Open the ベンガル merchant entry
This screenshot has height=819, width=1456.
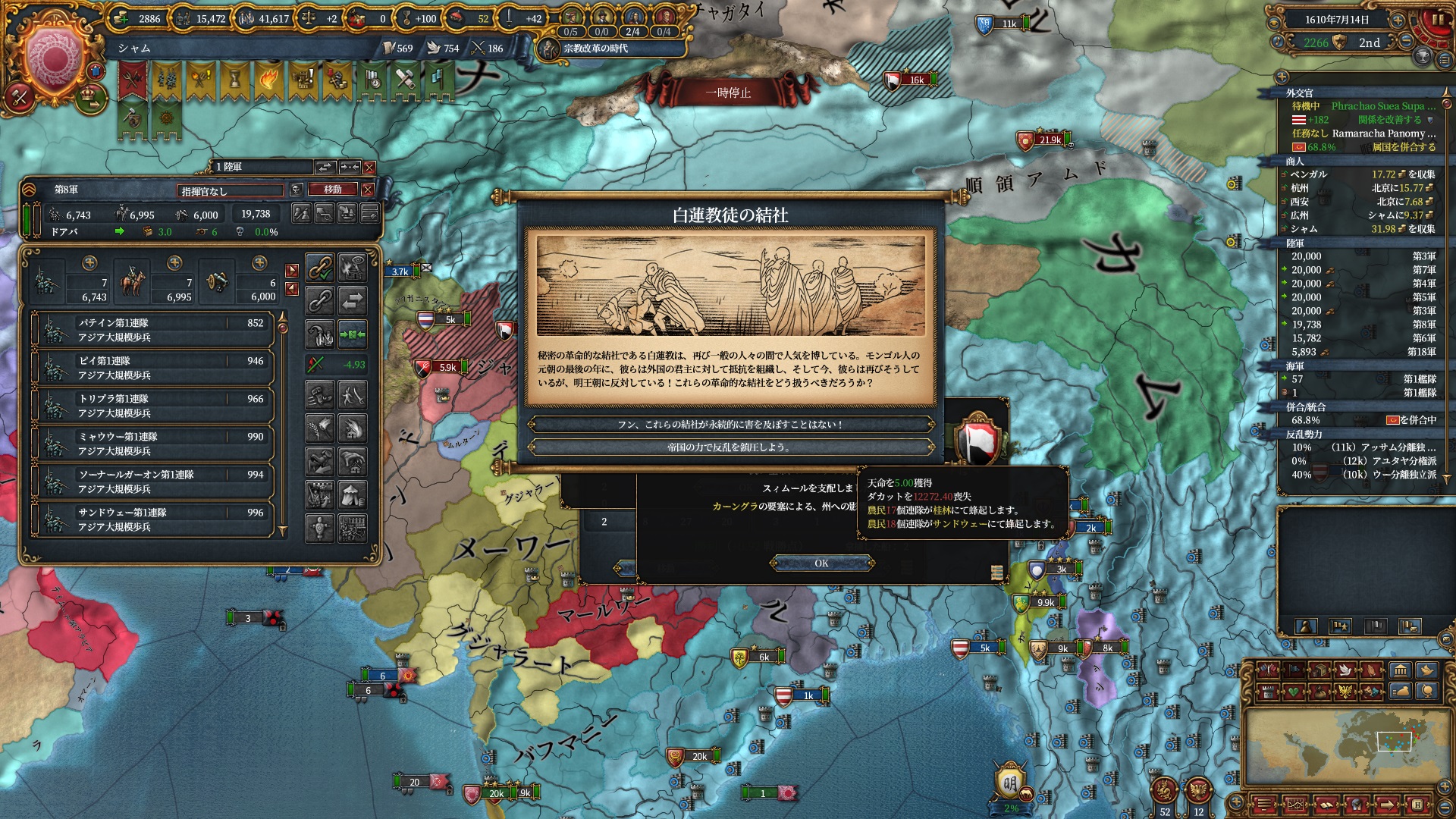point(1357,174)
